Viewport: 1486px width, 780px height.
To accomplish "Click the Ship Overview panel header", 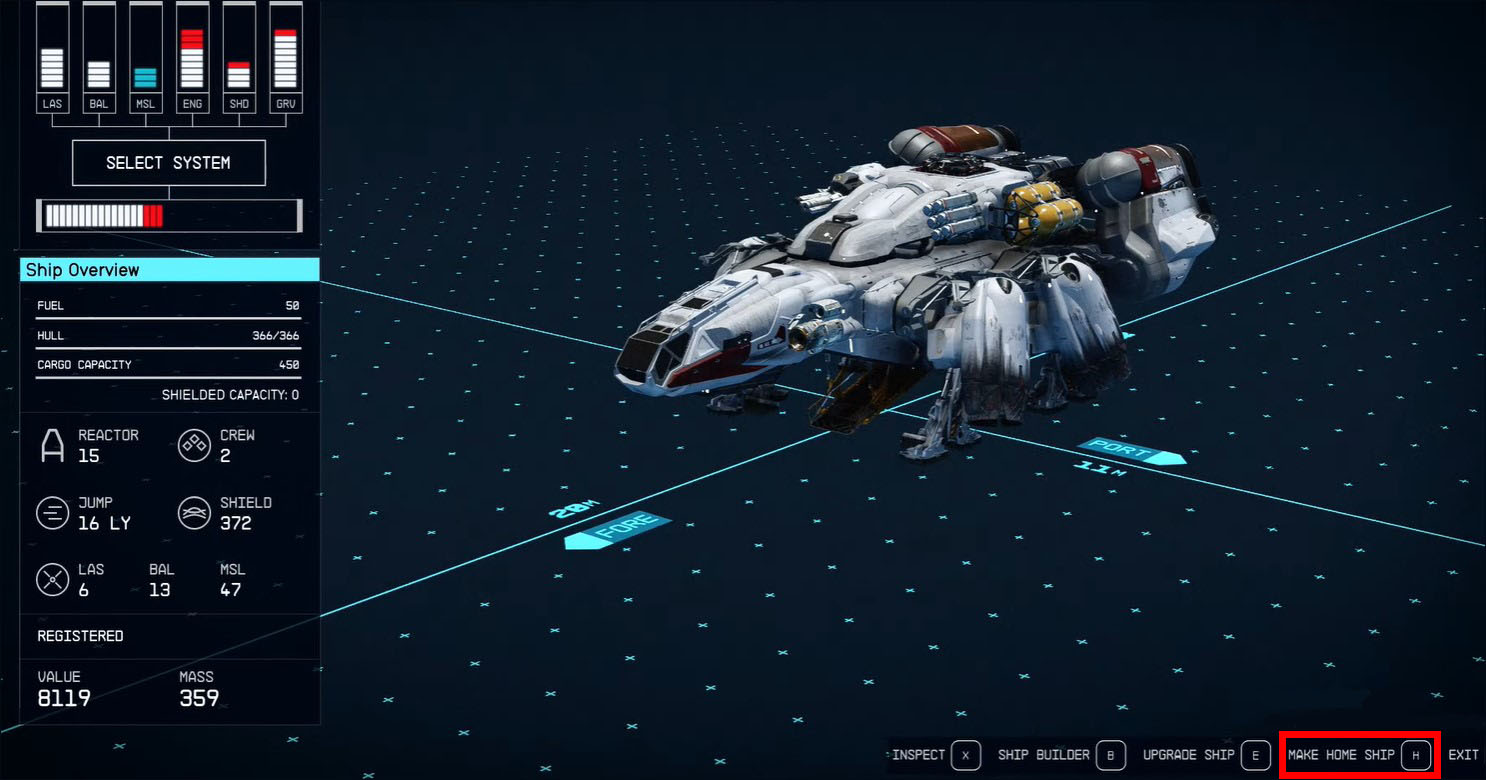I will [169, 270].
